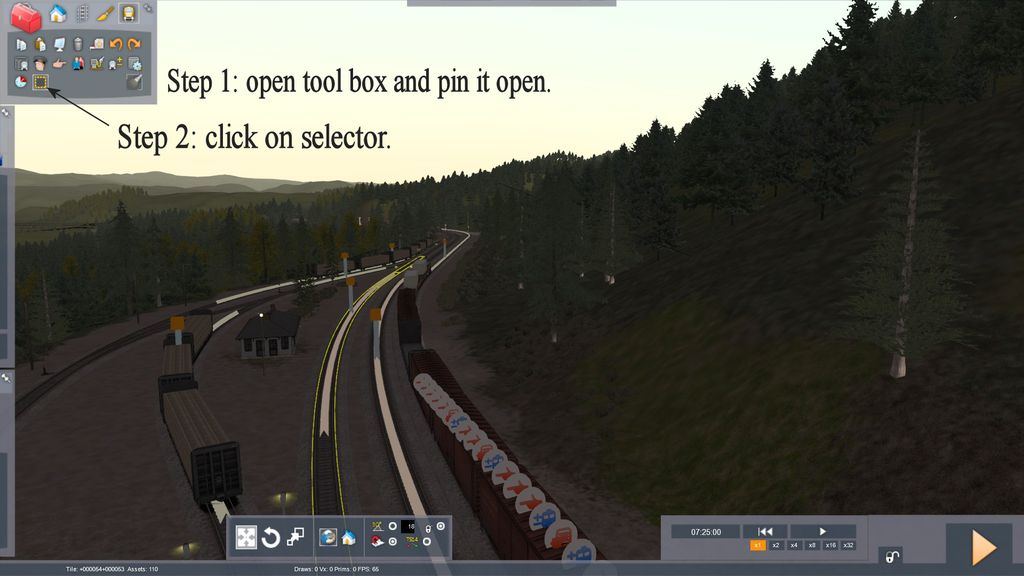Toggle the padlock beside the time panel
This screenshot has height=576, width=1024.
tap(891, 556)
